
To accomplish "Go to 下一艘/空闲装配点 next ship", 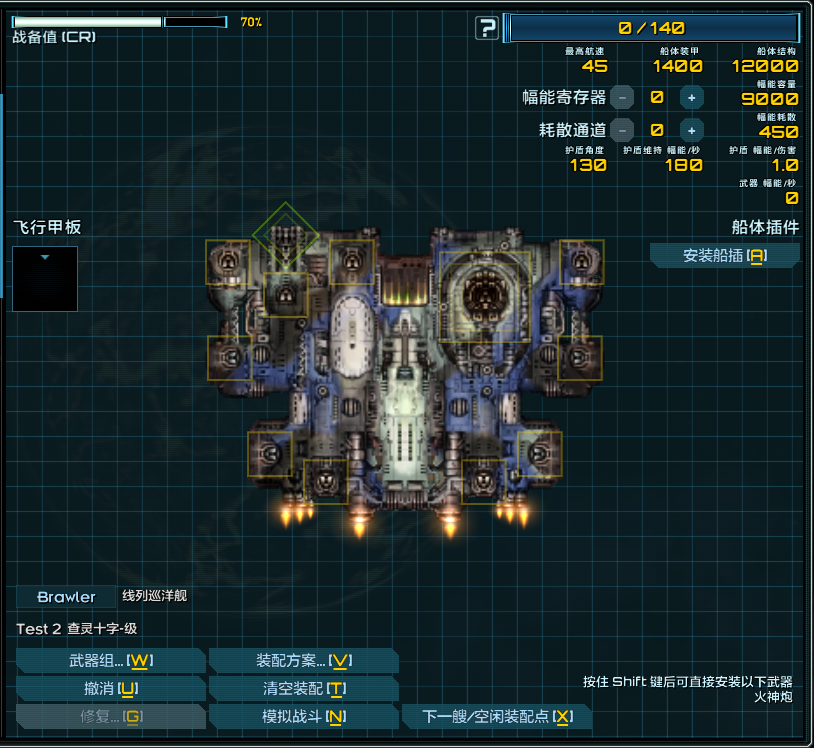I will point(496,717).
